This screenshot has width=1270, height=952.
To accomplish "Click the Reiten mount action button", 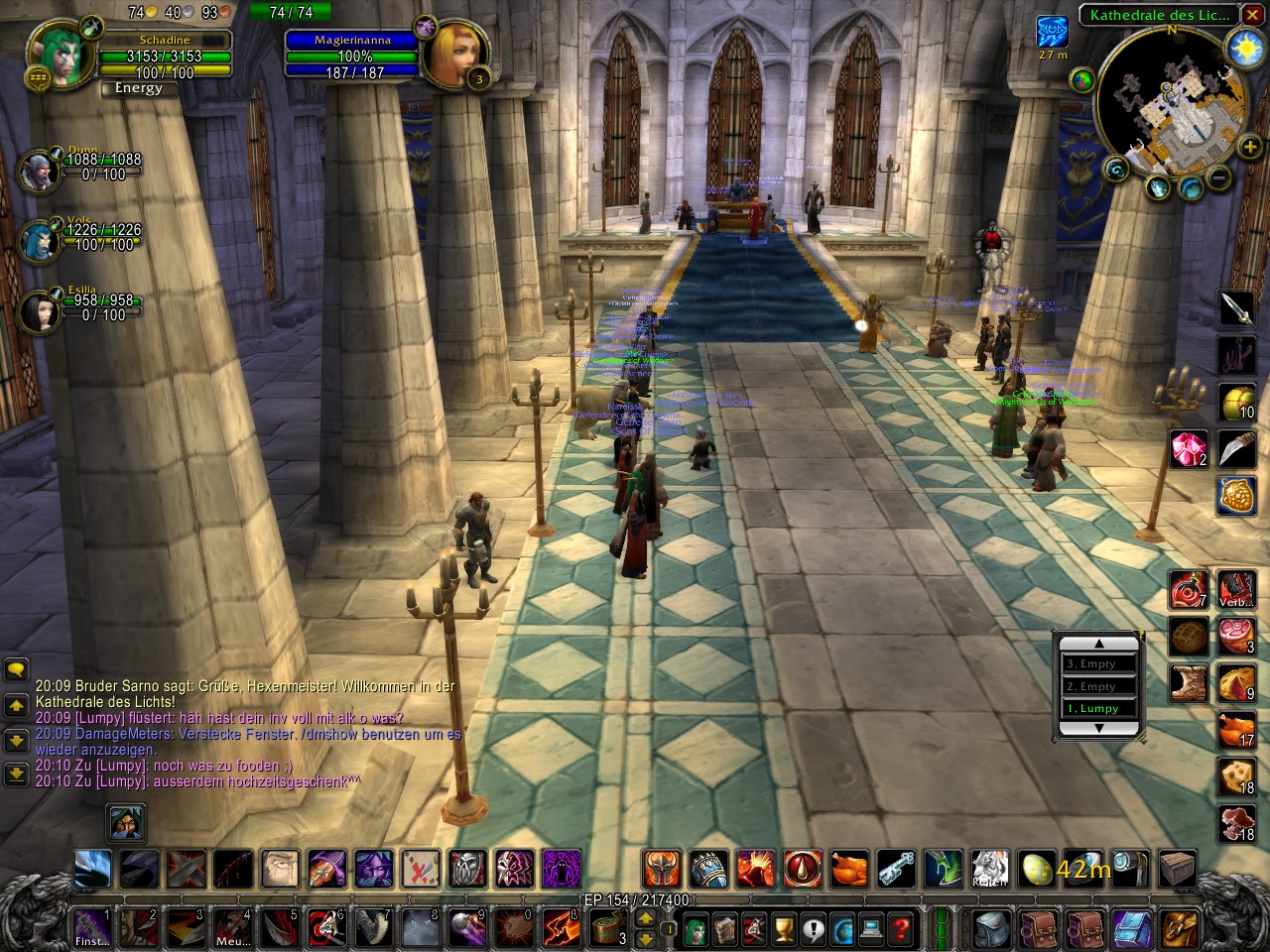I will (x=989, y=868).
